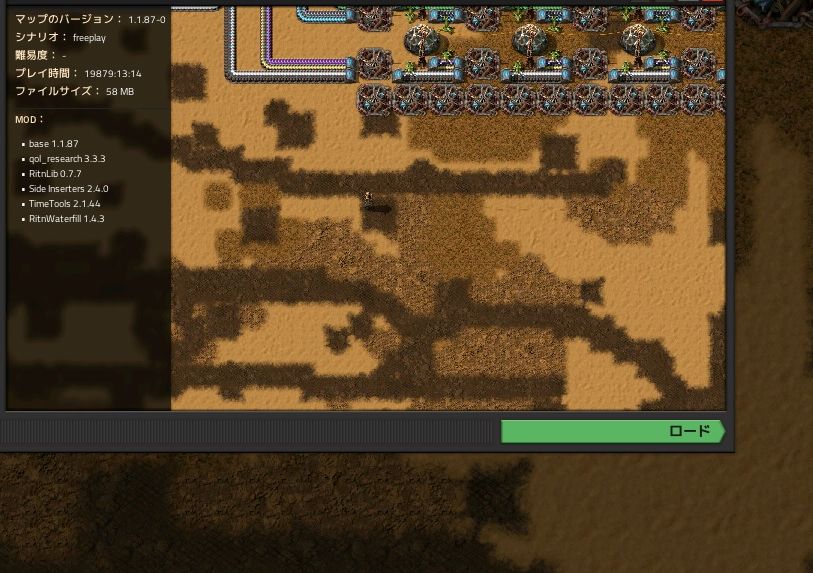Click the save map preview image

[x=447, y=208]
